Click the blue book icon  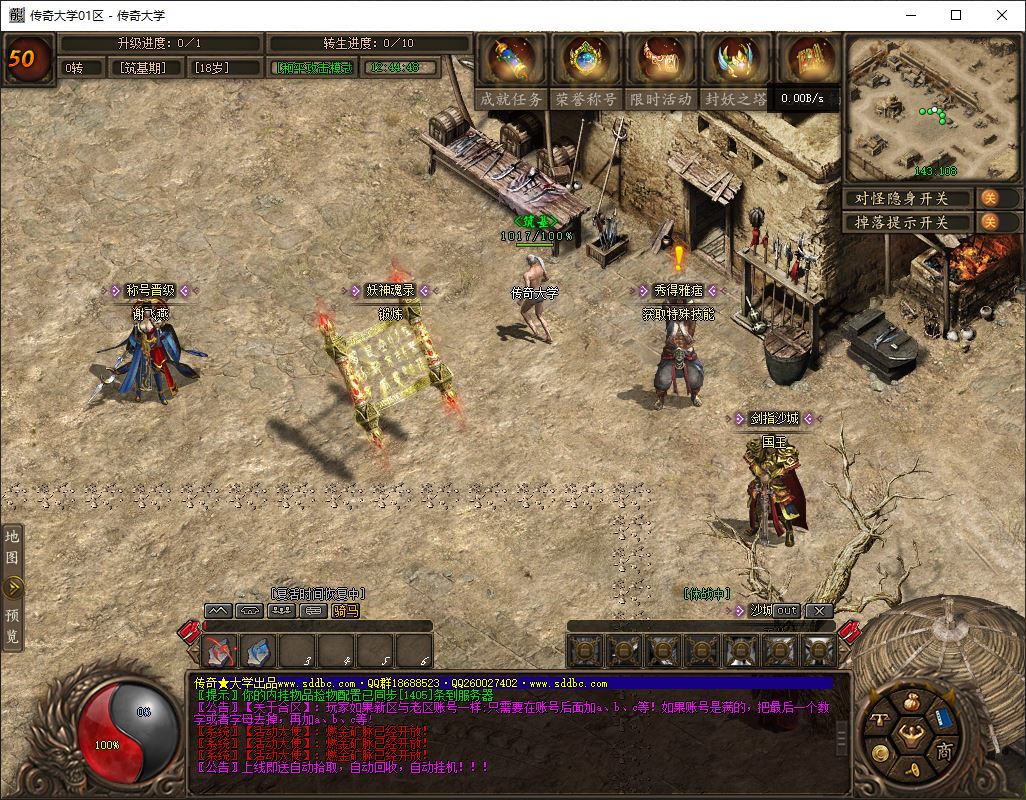click(942, 716)
